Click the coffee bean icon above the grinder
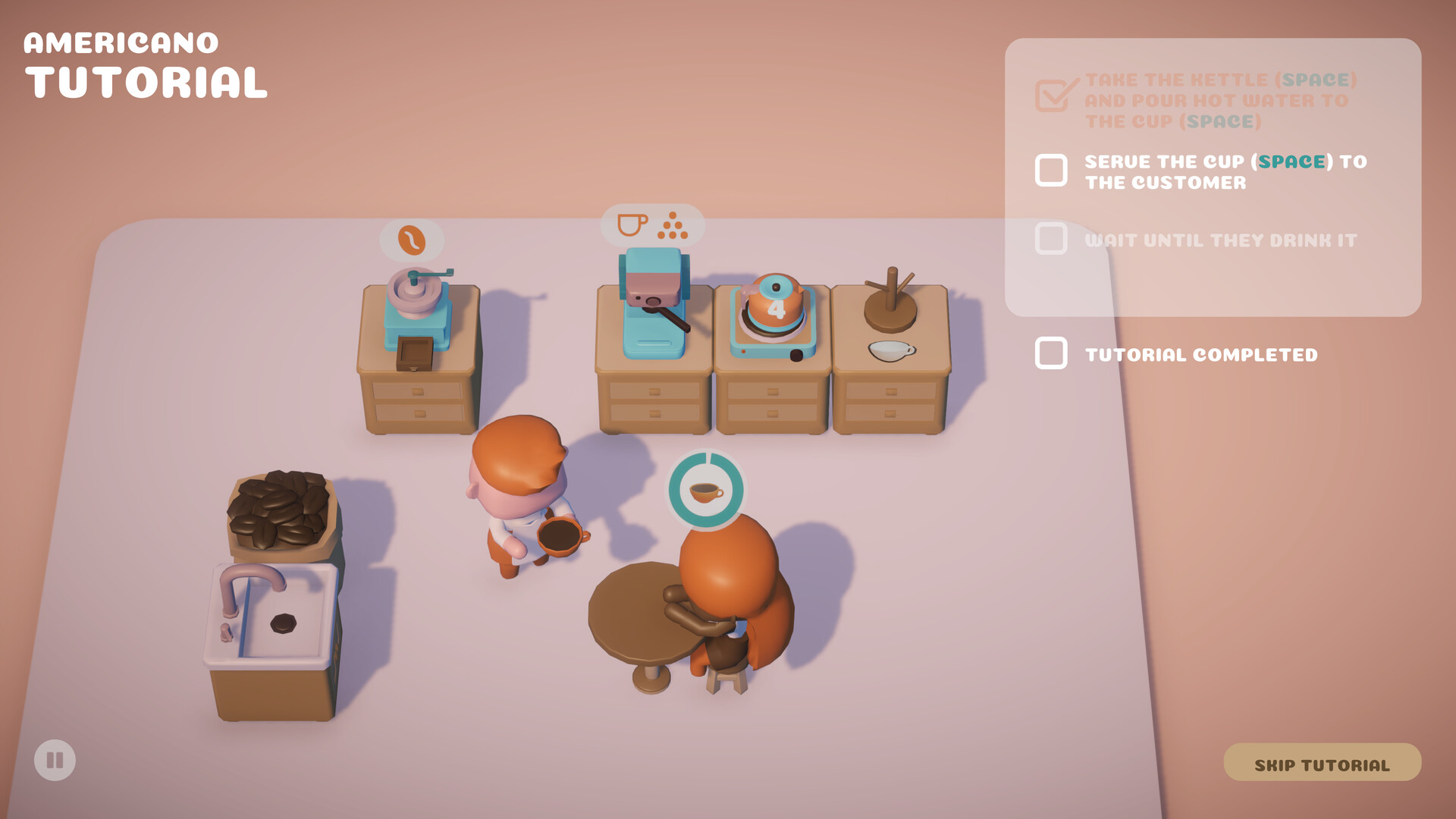 [x=413, y=238]
